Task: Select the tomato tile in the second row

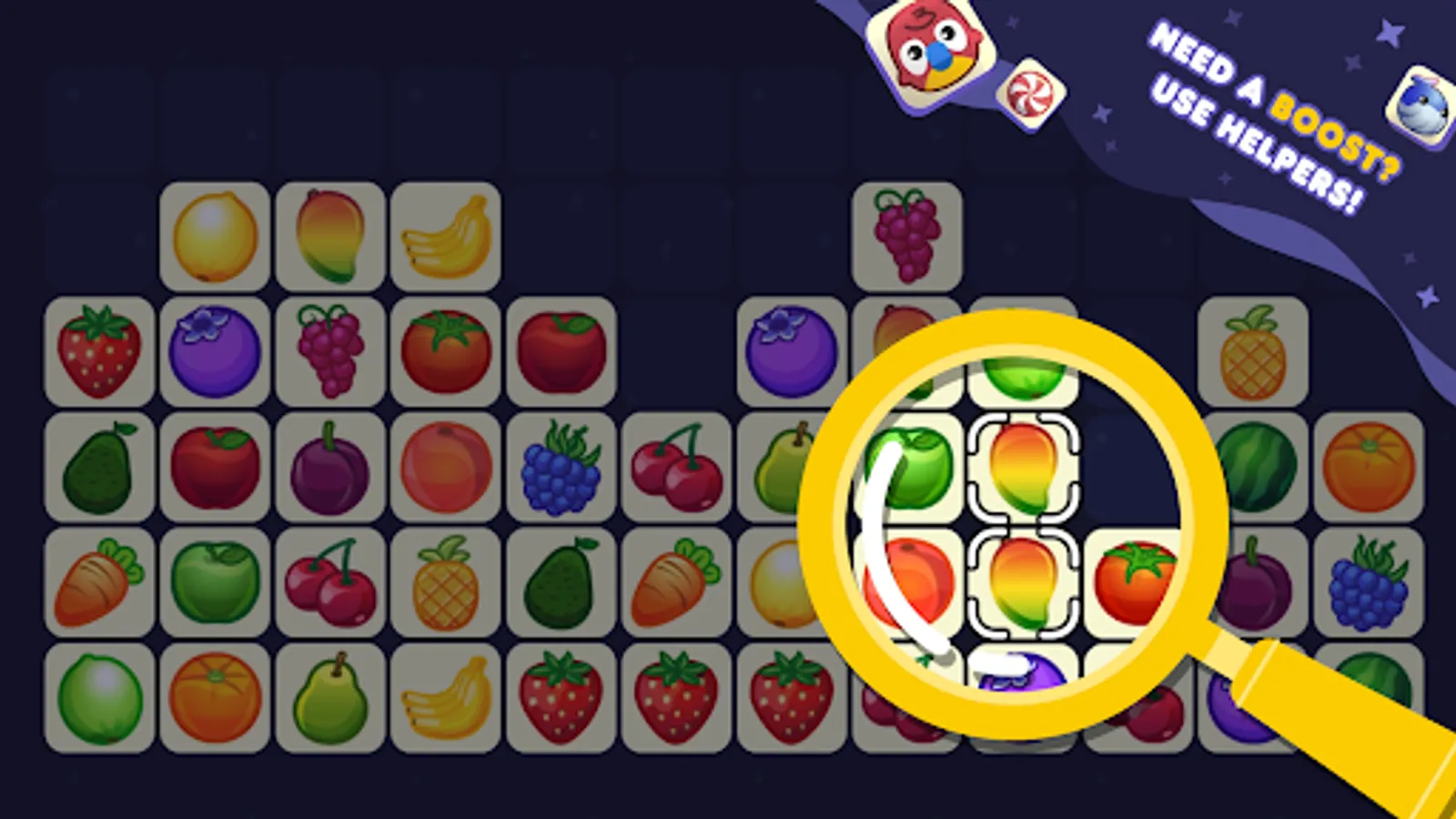Action: (x=445, y=353)
